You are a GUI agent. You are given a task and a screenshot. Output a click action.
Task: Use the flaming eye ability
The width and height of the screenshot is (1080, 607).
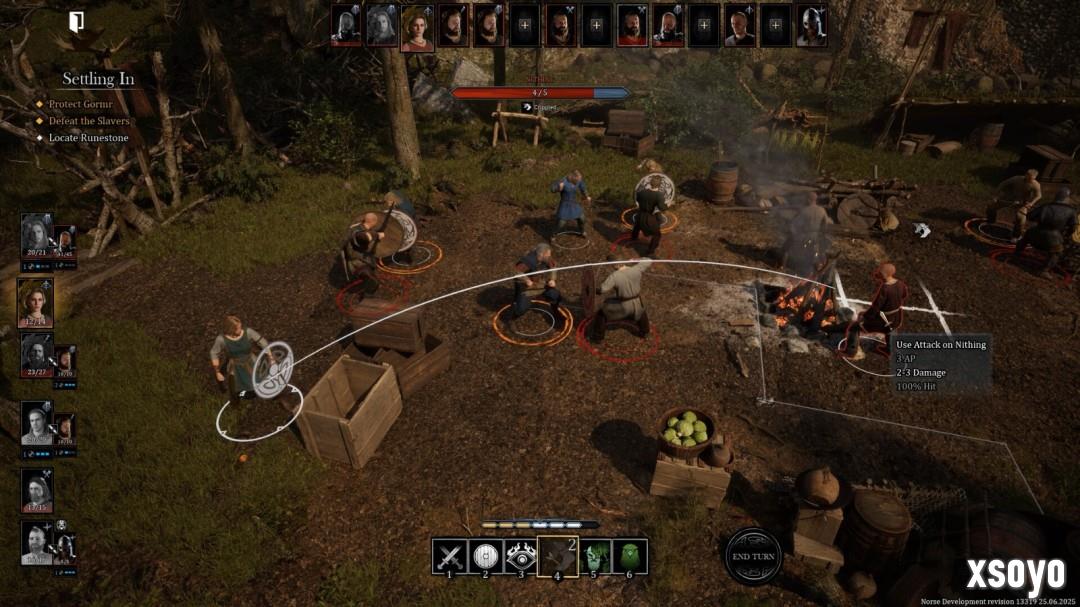pos(521,556)
